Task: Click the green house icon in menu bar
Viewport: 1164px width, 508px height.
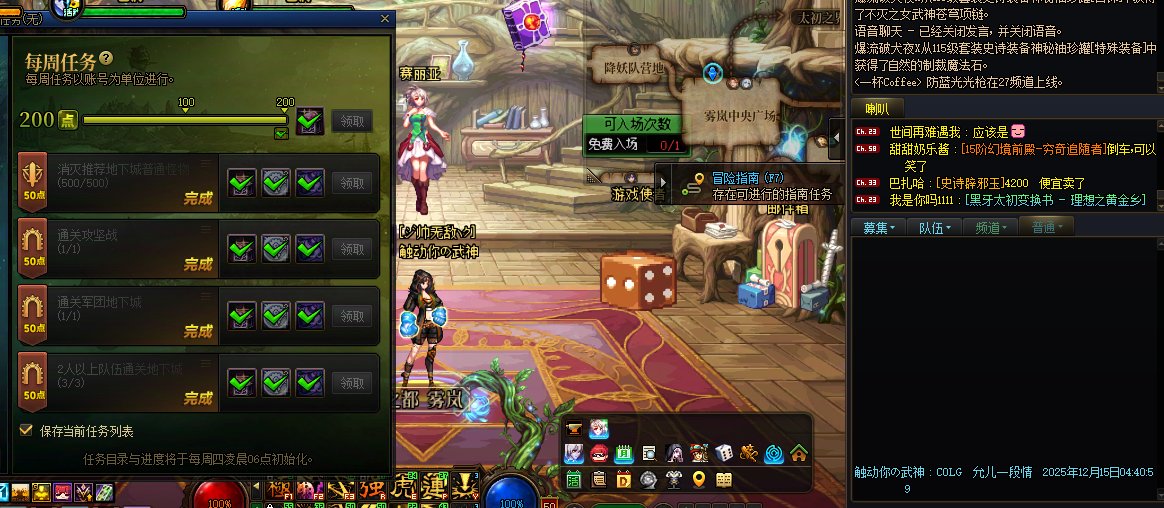Action: 798,453
